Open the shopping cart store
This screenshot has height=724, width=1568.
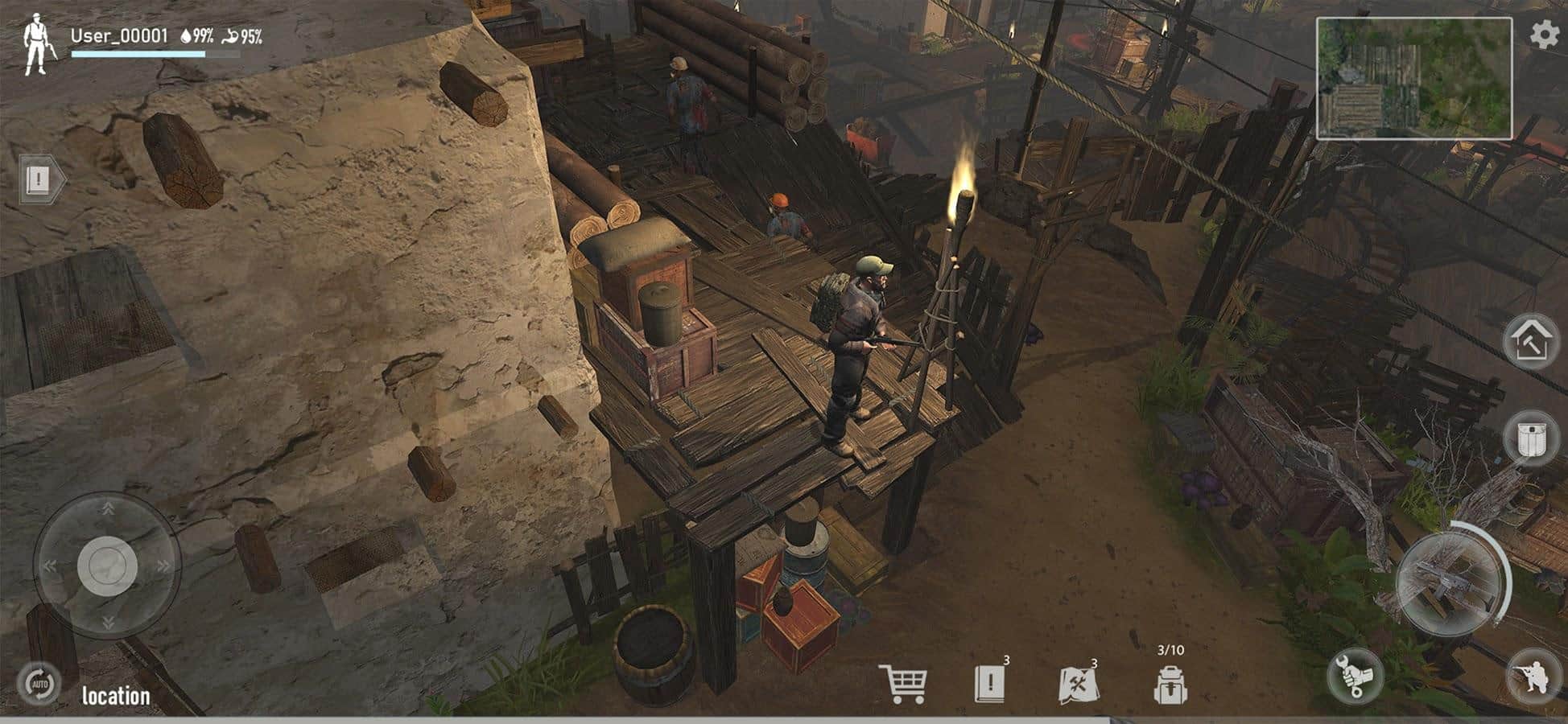pos(902,684)
